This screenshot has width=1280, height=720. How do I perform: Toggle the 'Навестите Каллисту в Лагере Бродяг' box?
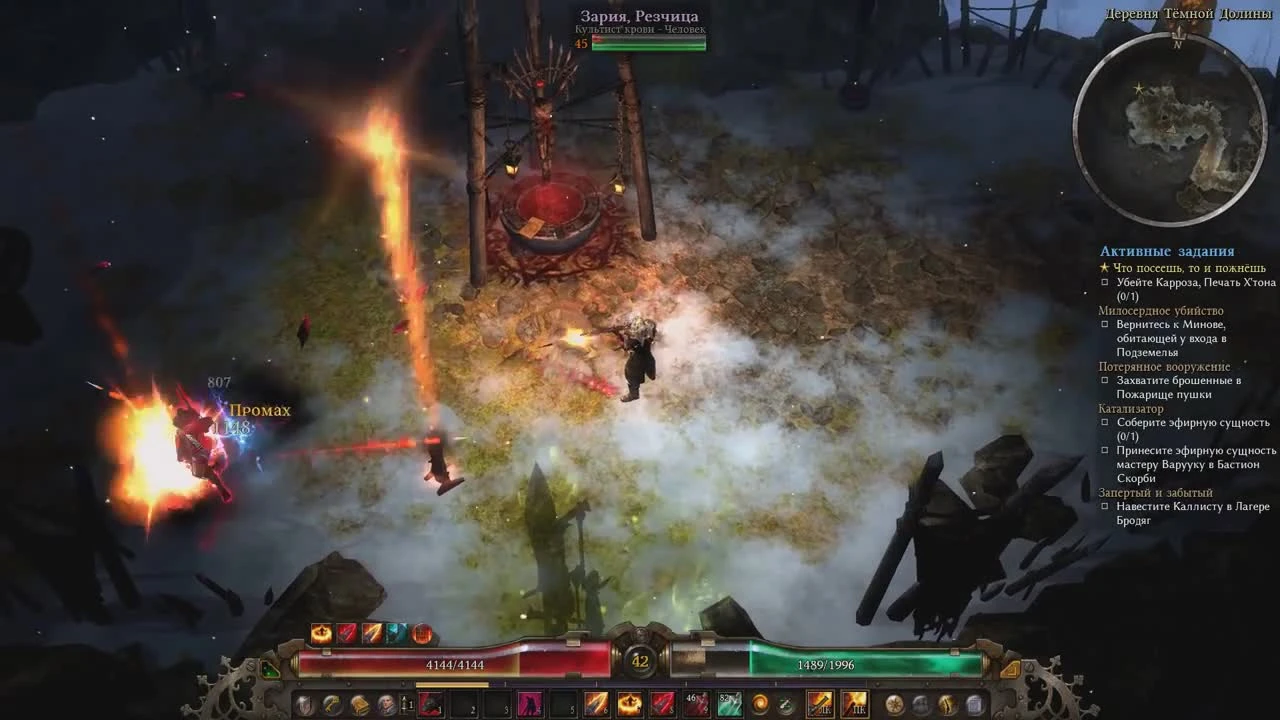[1106, 506]
